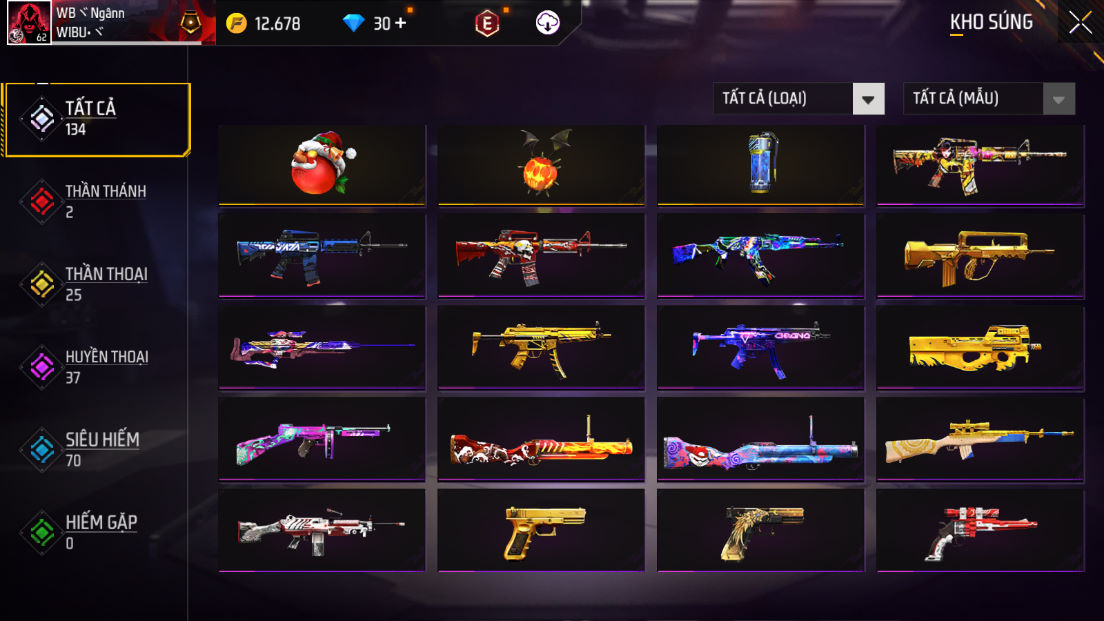Screen dimensions: 1104x621
Task: Choose the red and white revolver skin
Action: (980, 530)
